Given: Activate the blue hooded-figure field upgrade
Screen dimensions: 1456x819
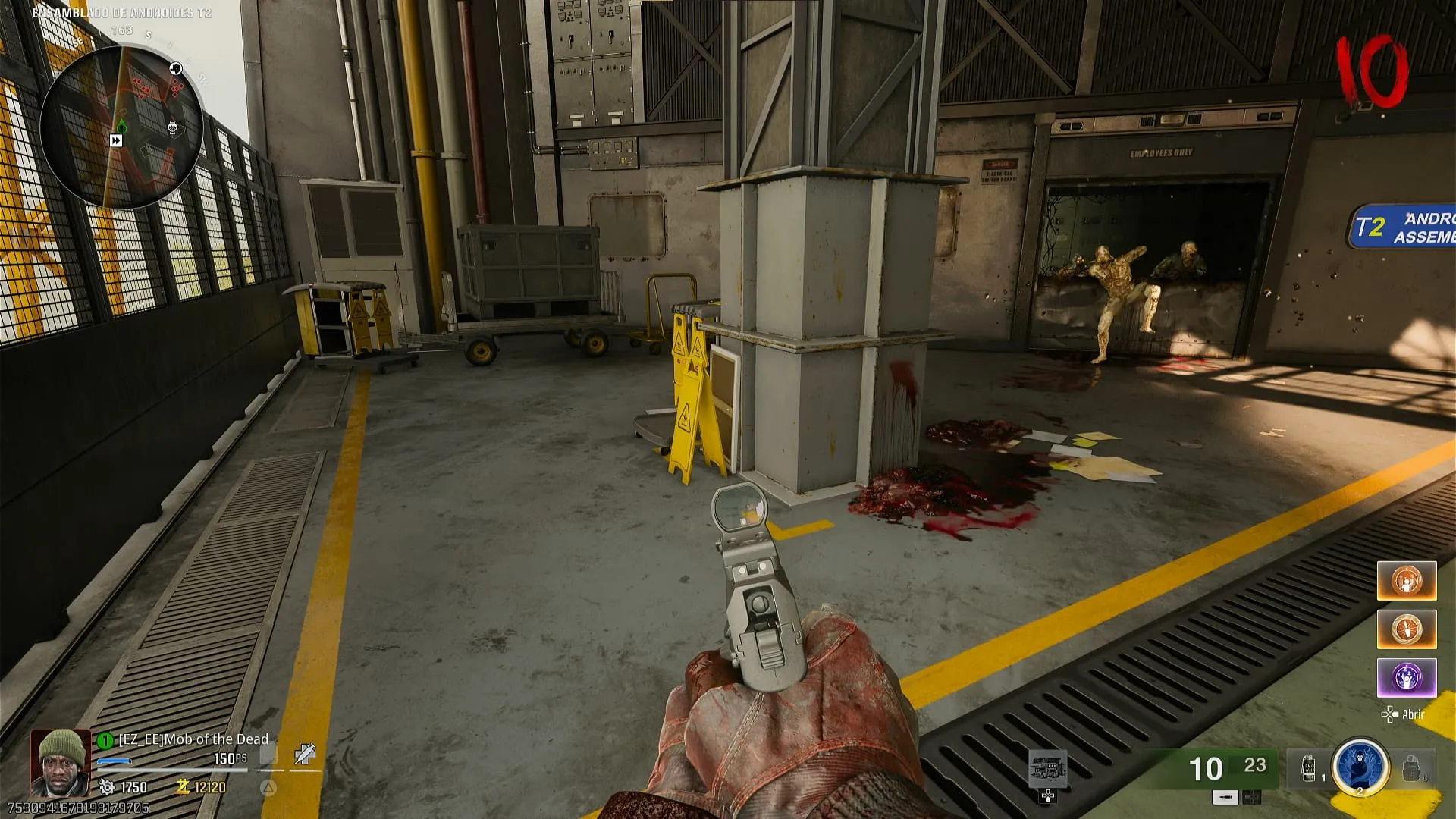Looking at the screenshot, I should 1360,766.
